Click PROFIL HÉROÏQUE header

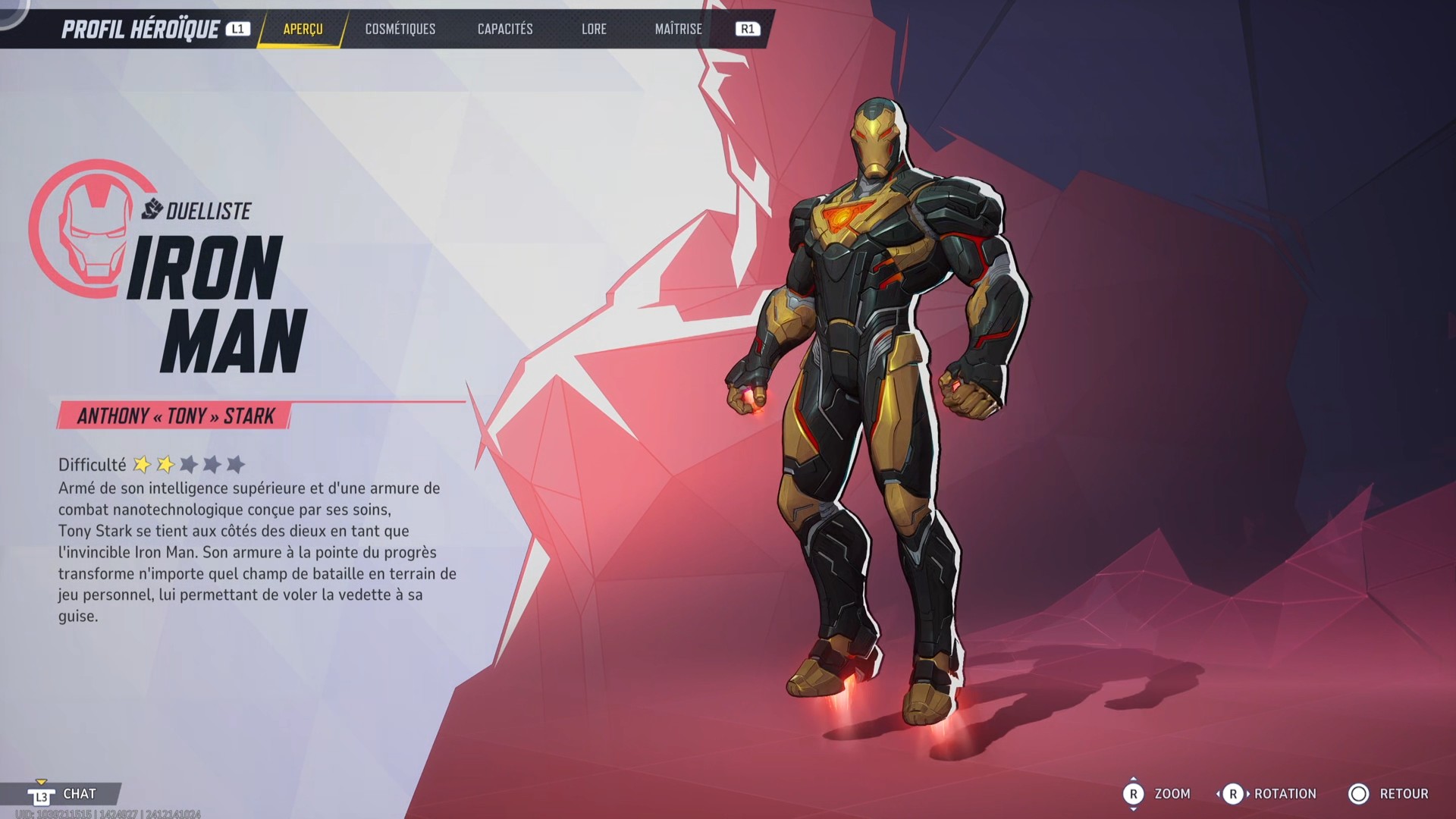tap(141, 28)
